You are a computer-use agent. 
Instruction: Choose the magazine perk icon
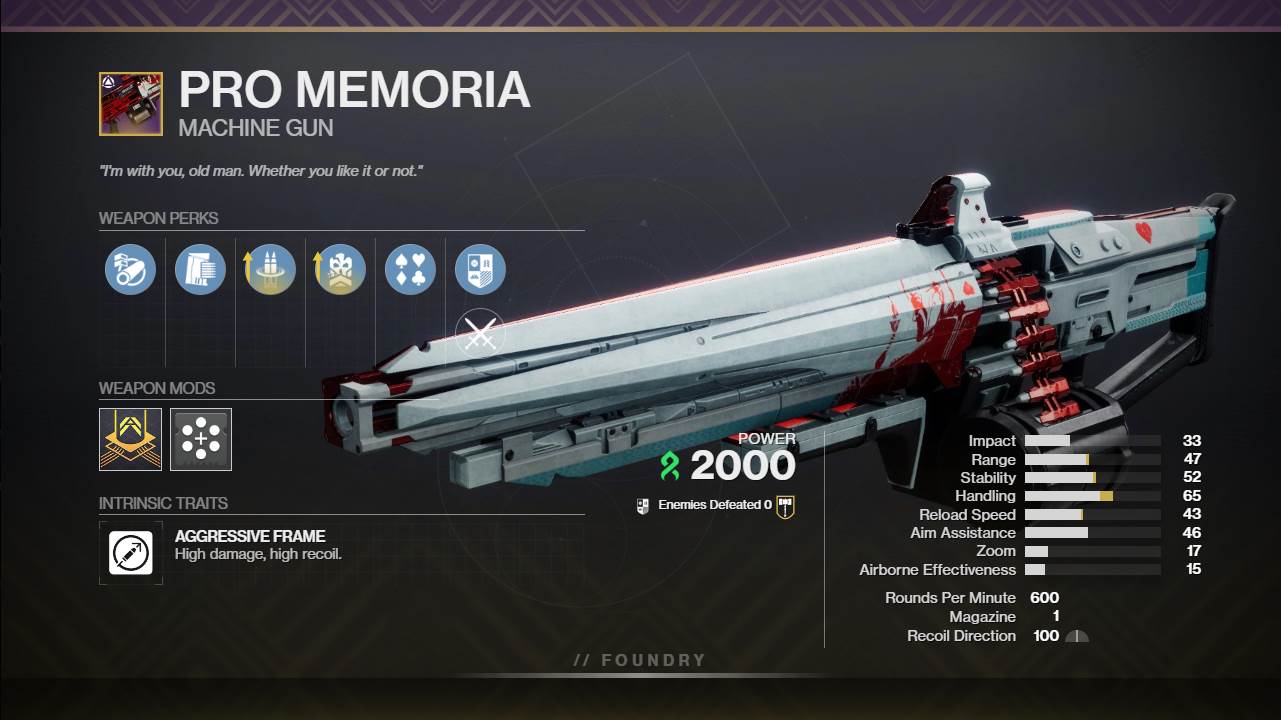pos(200,269)
